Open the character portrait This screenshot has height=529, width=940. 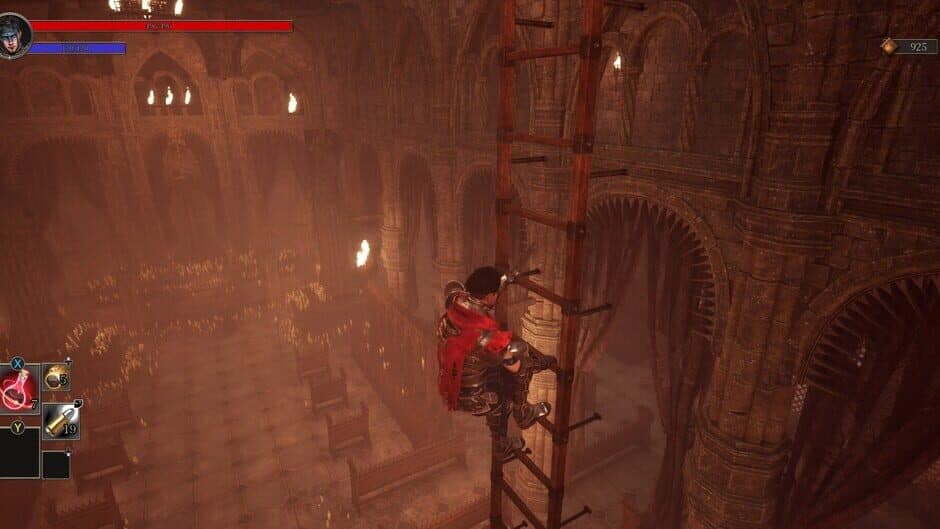click(14, 35)
